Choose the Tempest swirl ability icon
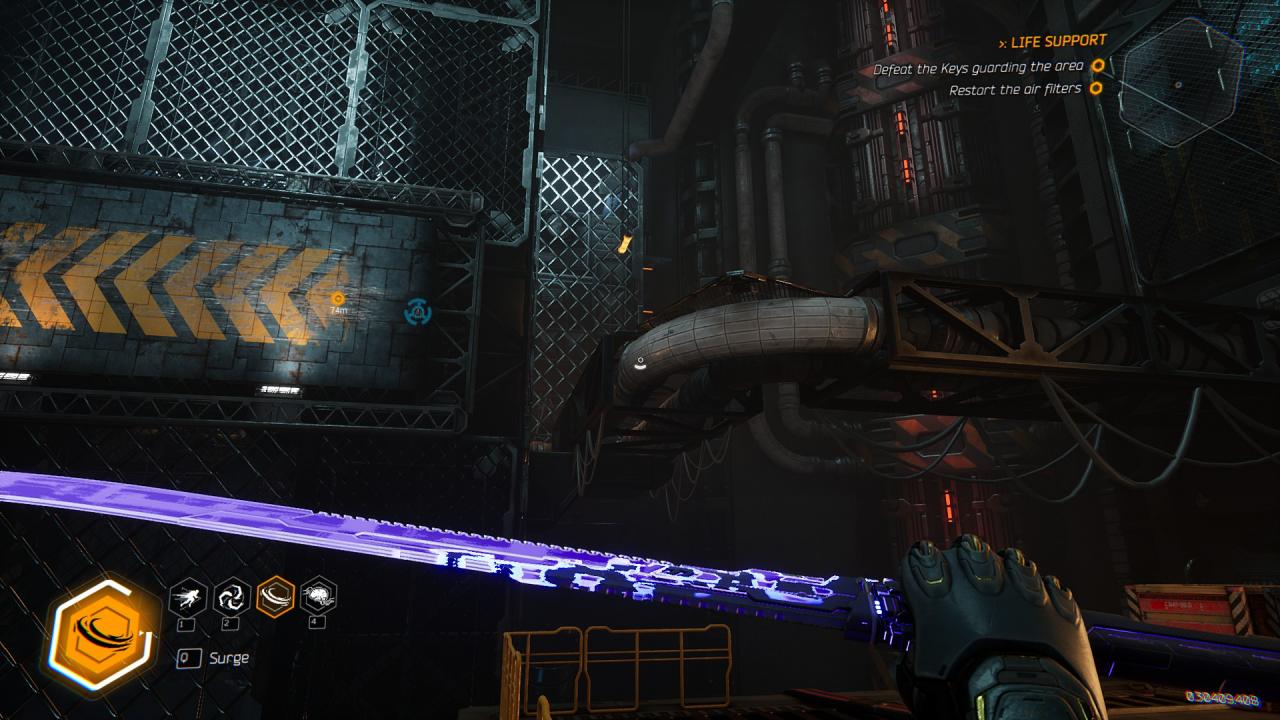1280x720 pixels. (x=232, y=598)
